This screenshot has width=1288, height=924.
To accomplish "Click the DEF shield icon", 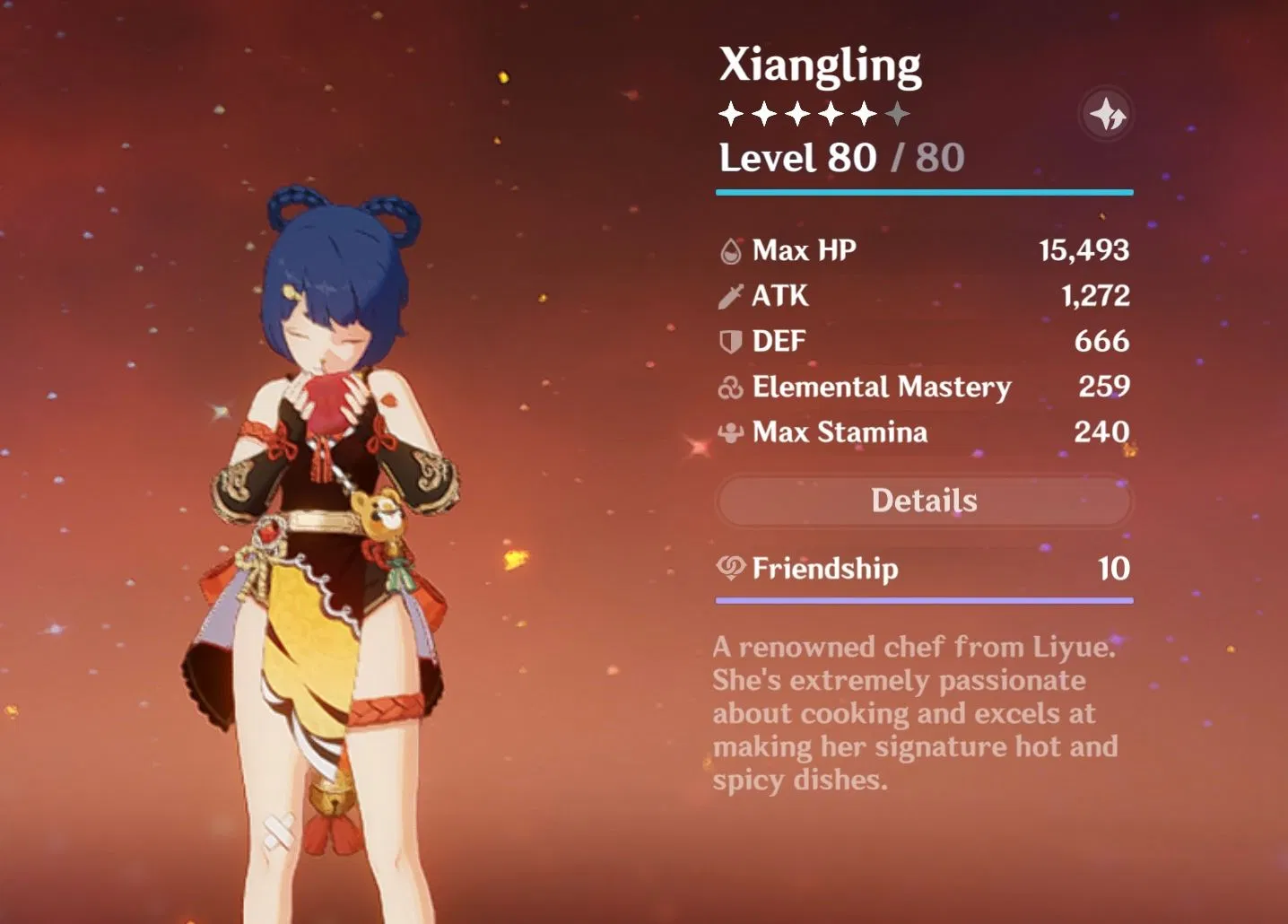I will pyautogui.click(x=729, y=341).
